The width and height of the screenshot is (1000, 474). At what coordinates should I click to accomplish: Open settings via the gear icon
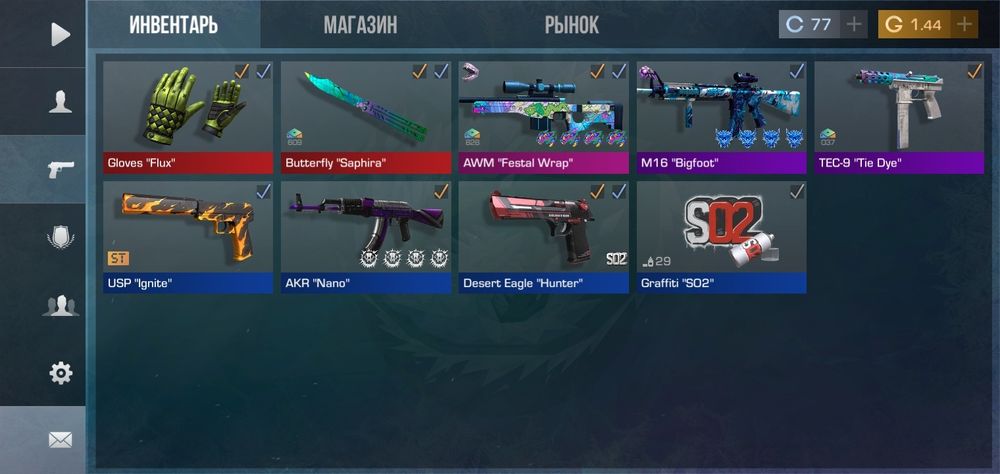(60, 373)
